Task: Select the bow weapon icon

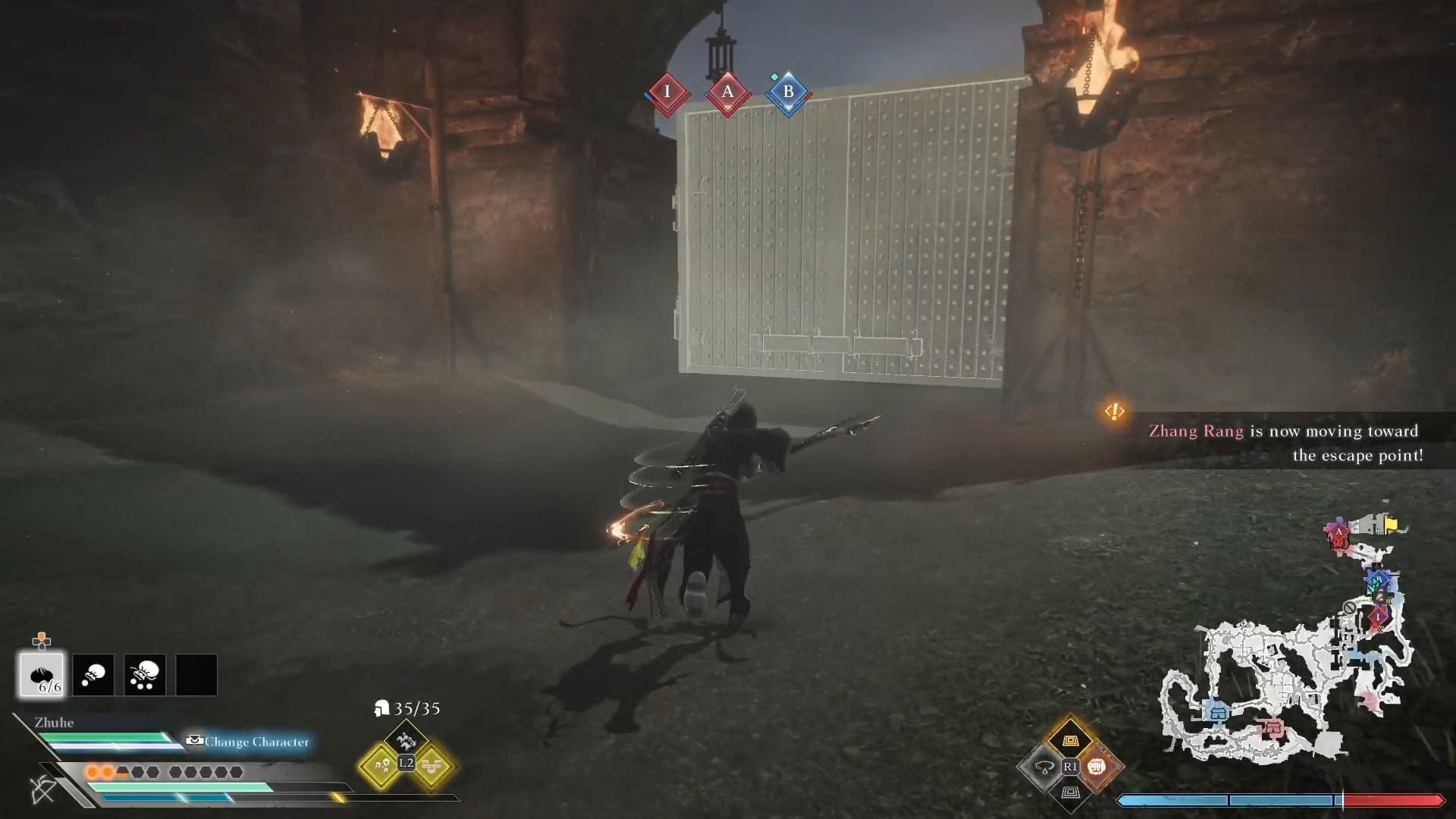Action: [43, 789]
